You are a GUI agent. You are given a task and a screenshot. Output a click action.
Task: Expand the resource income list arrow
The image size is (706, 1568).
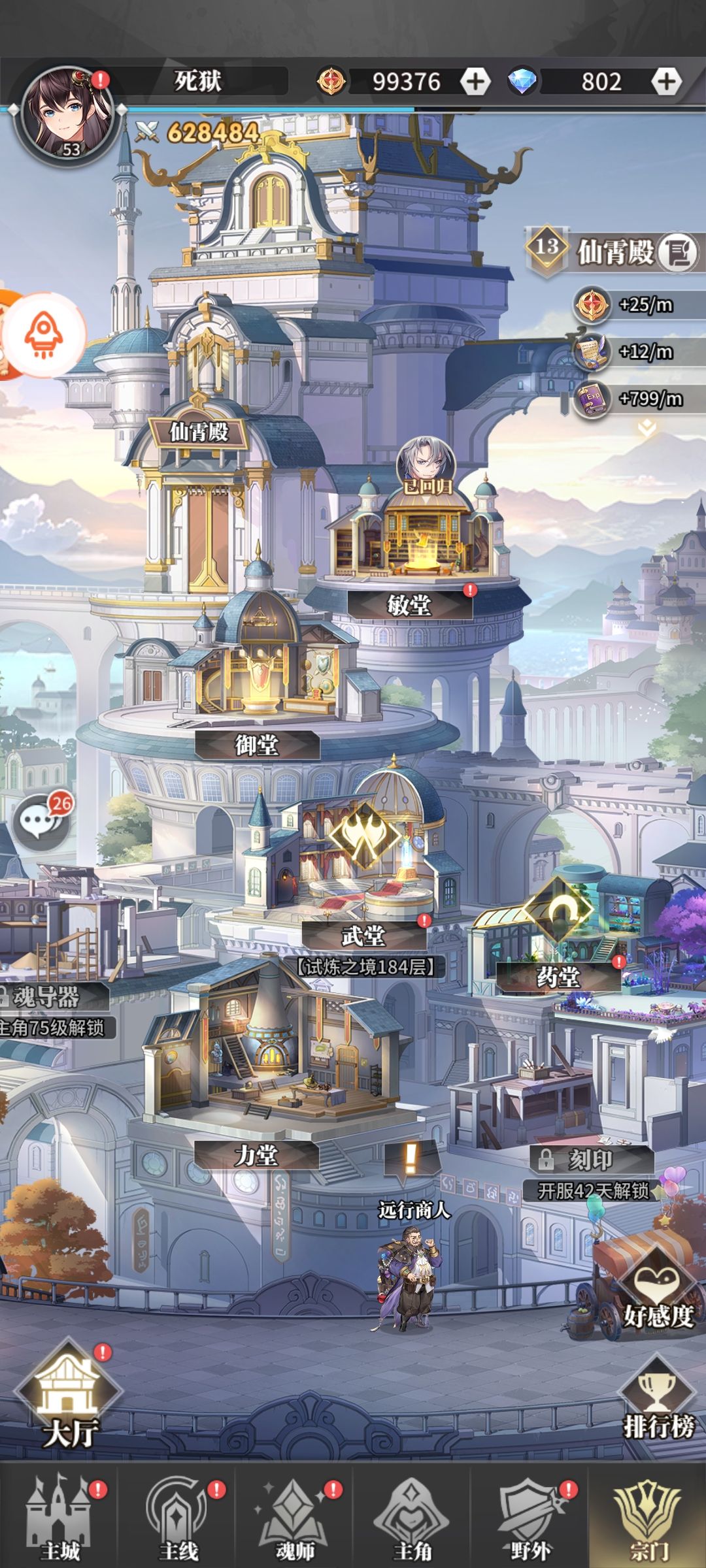[x=647, y=428]
